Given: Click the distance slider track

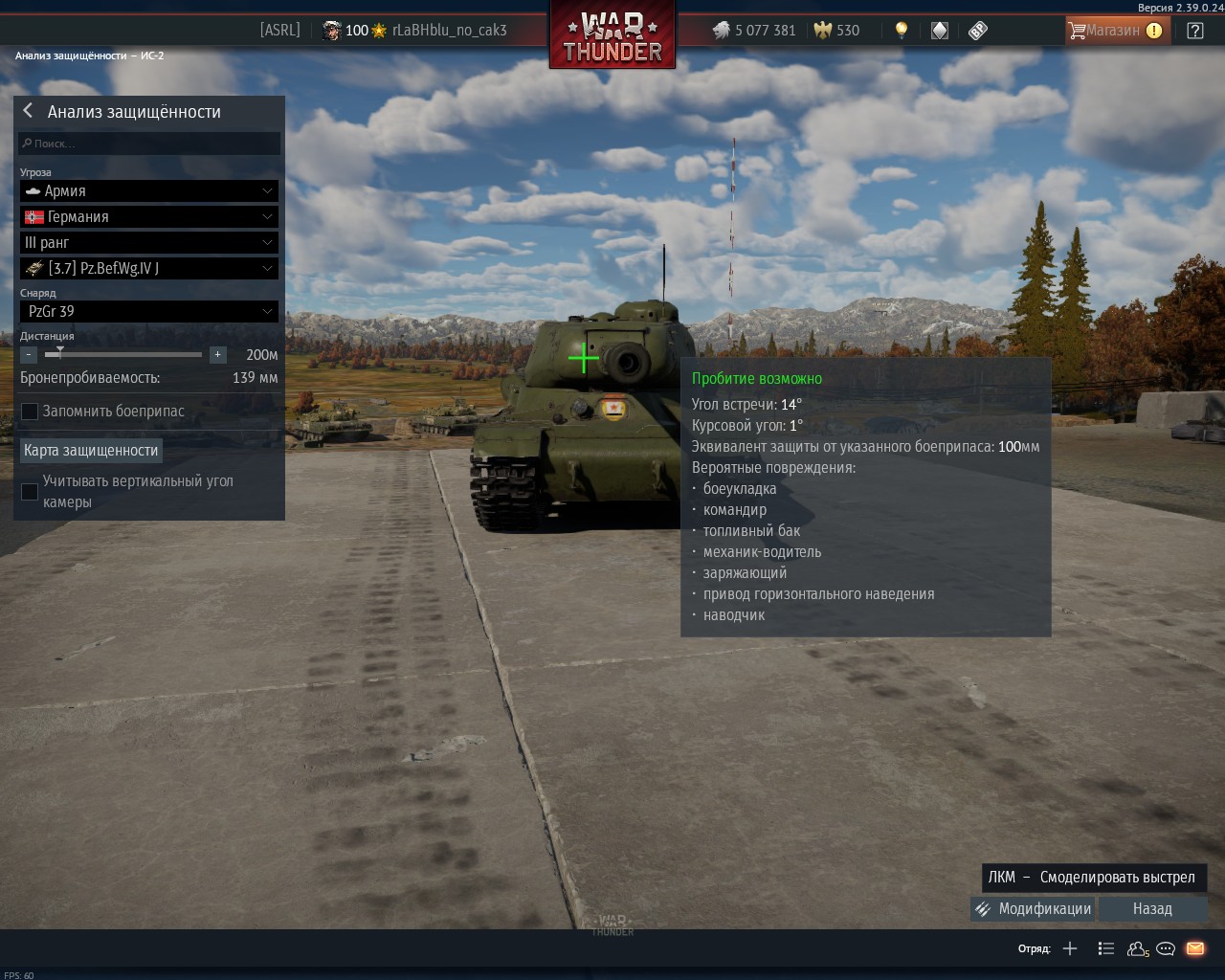Looking at the screenshot, I should [x=124, y=355].
